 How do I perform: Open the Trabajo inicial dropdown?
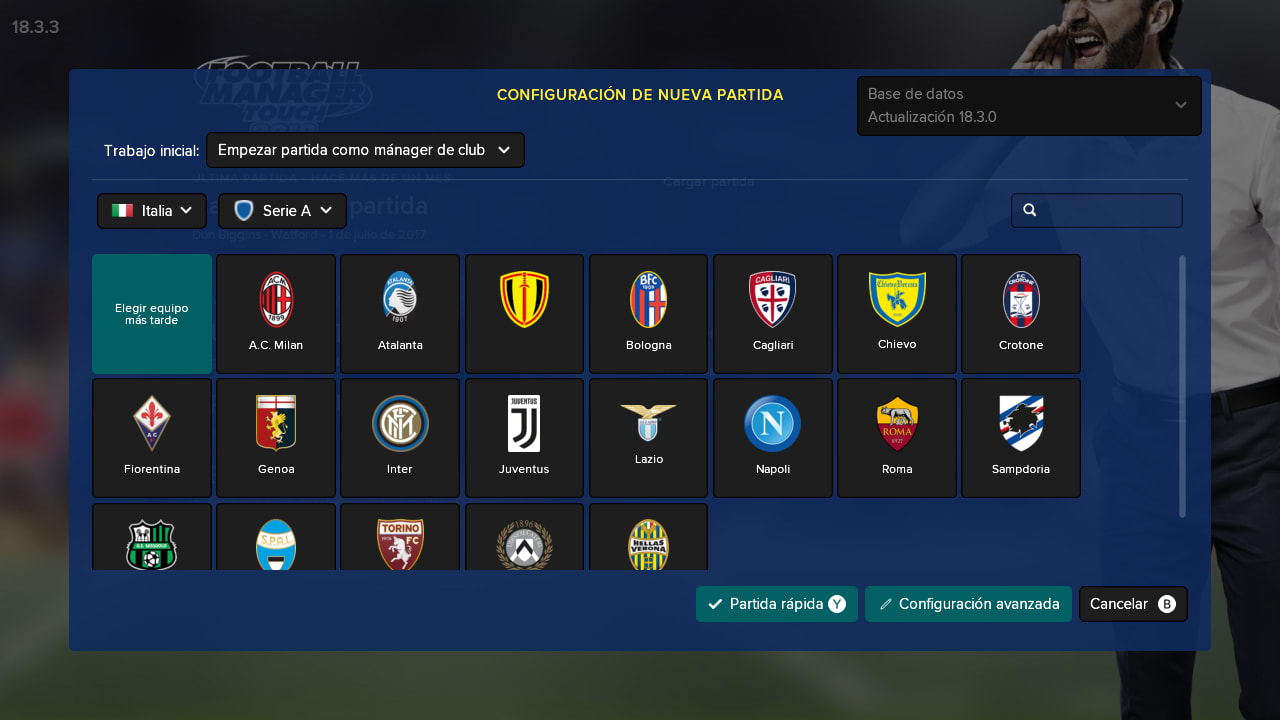365,149
